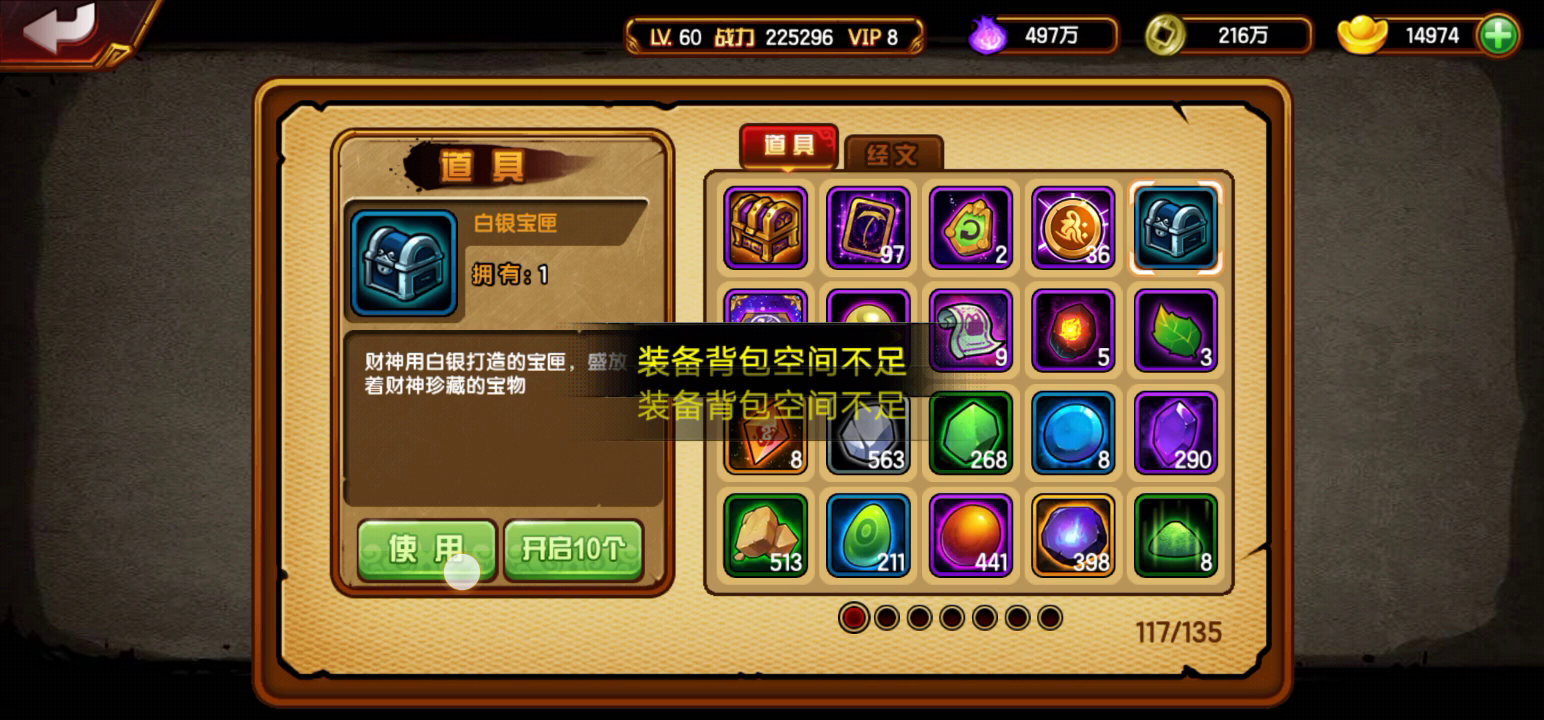The image size is (1544, 720).
Task: Click the second pagination dot
Action: click(887, 619)
